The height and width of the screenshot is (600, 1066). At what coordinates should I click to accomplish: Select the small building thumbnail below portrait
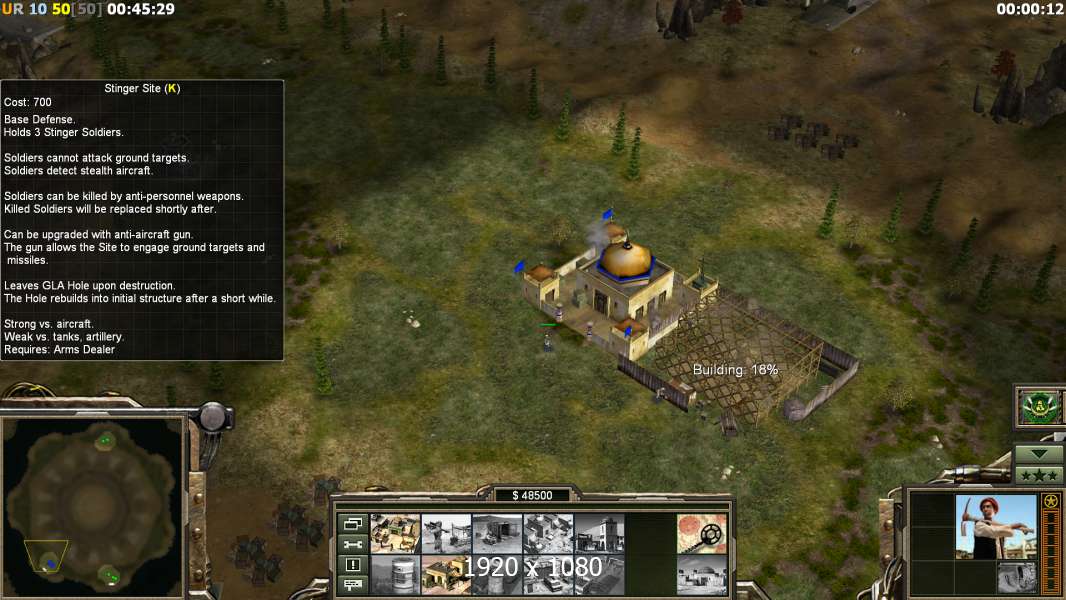[x=1017, y=577]
